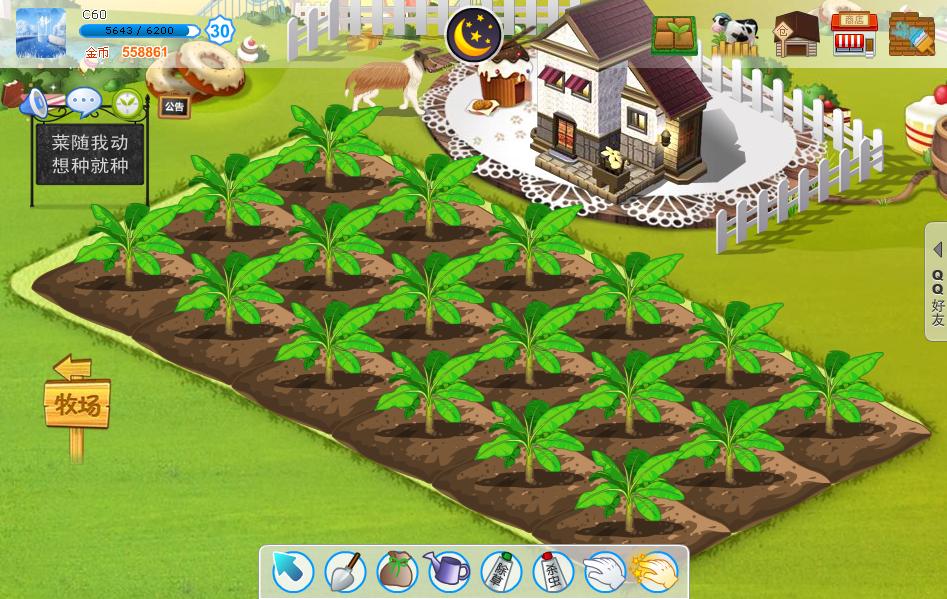
Task: Pick the 除草 weed killer tool
Action: (x=501, y=572)
